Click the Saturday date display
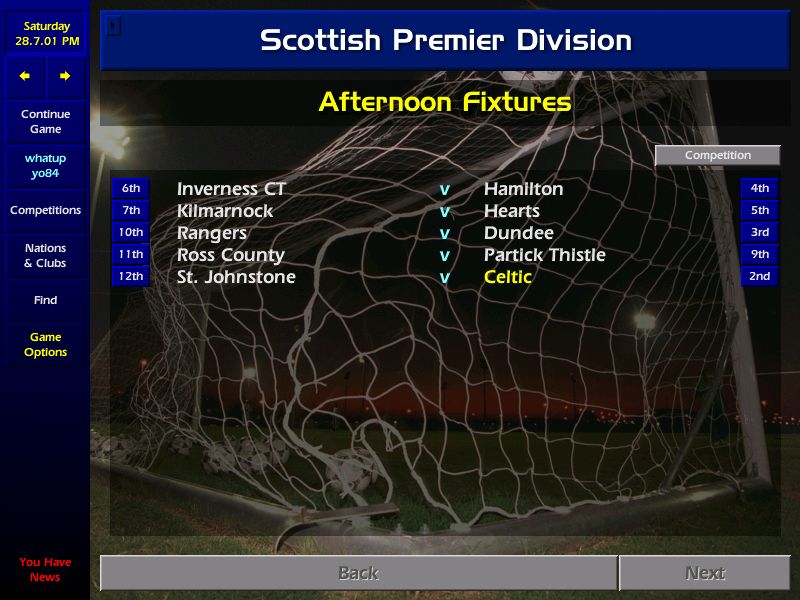Screen dimensions: 800x600 click(45, 34)
